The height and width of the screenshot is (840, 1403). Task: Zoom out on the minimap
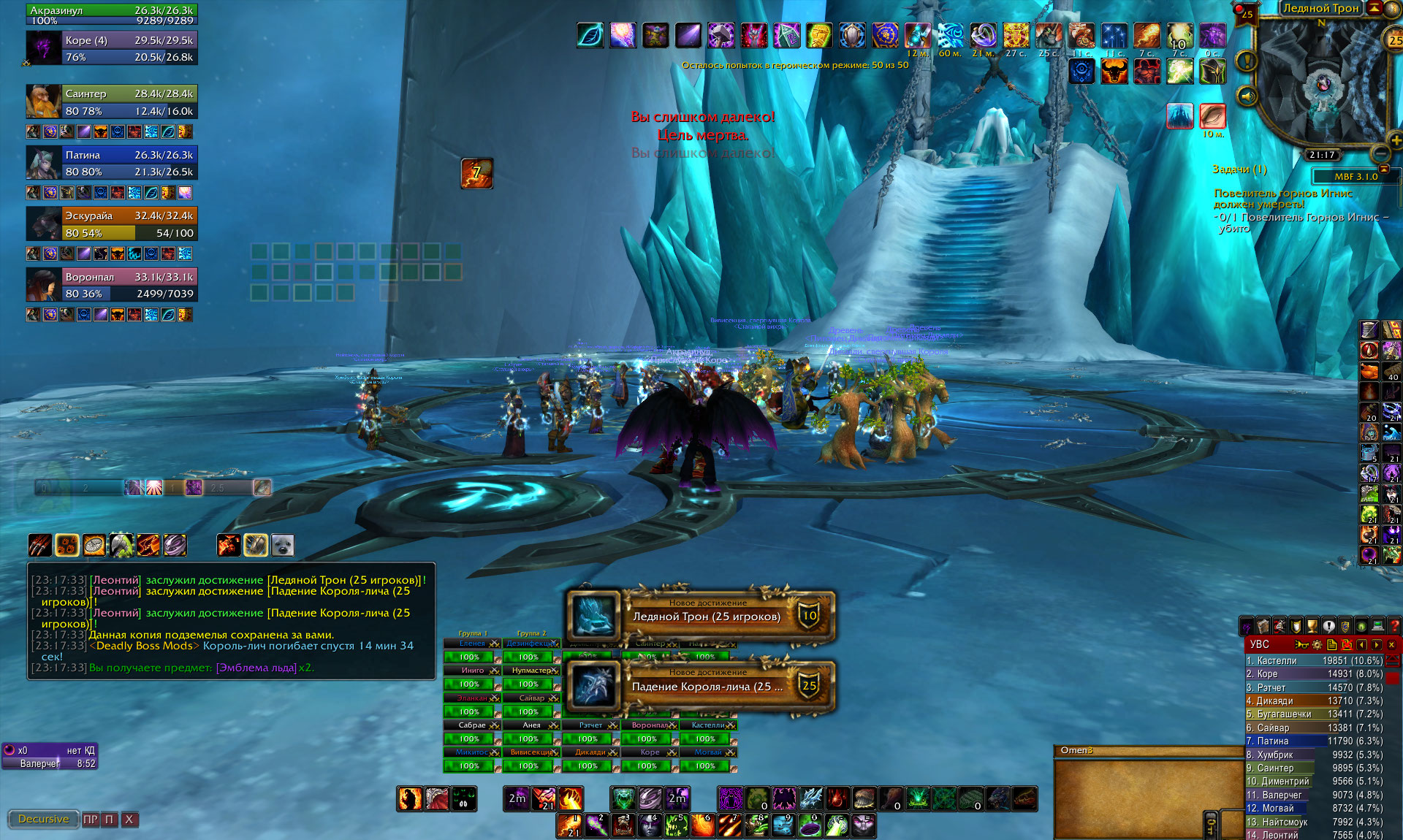pos(1380,153)
